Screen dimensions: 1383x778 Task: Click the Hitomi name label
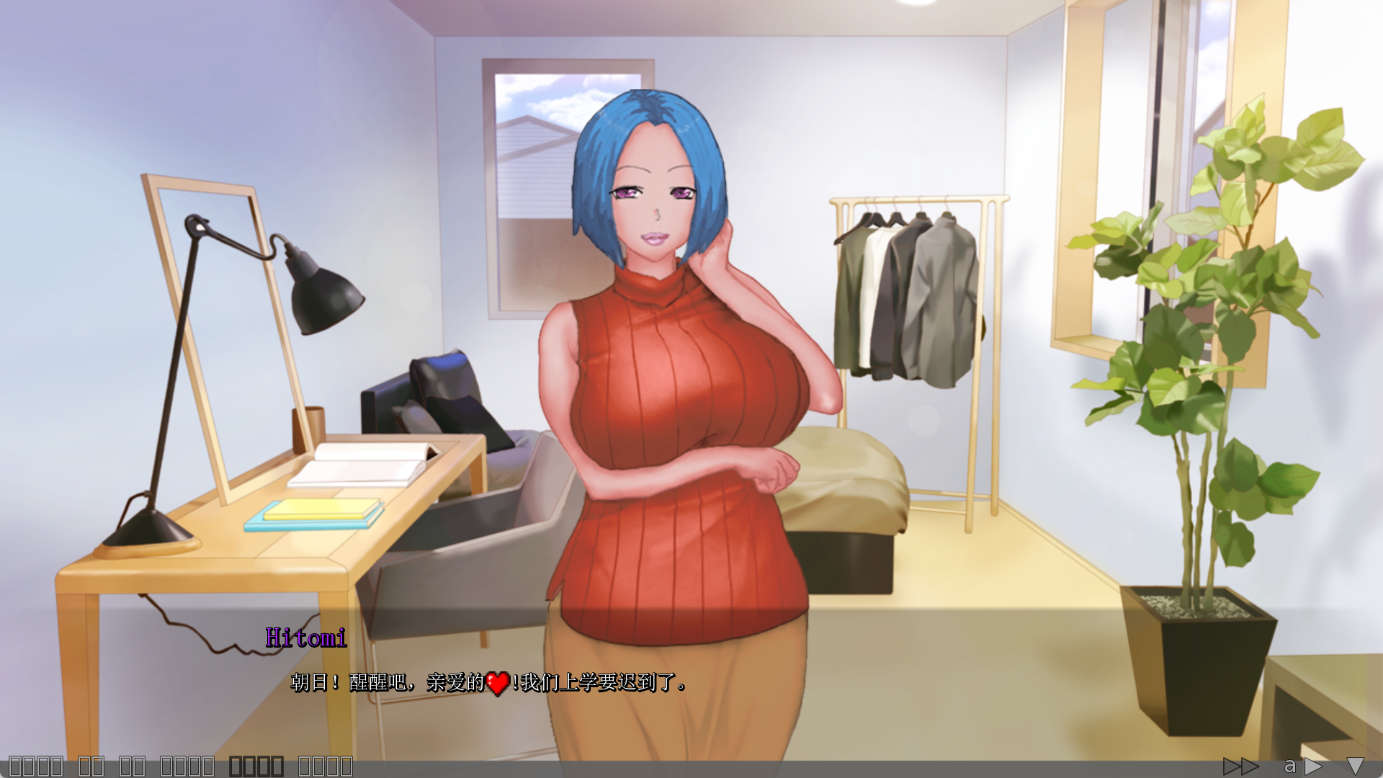(306, 634)
